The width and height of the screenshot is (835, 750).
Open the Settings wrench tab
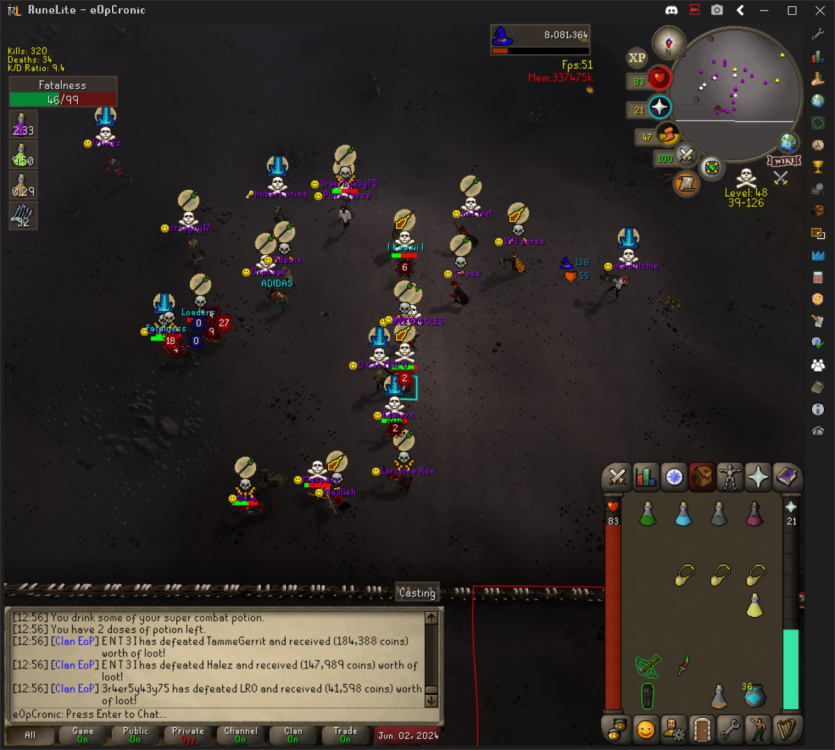(x=731, y=727)
